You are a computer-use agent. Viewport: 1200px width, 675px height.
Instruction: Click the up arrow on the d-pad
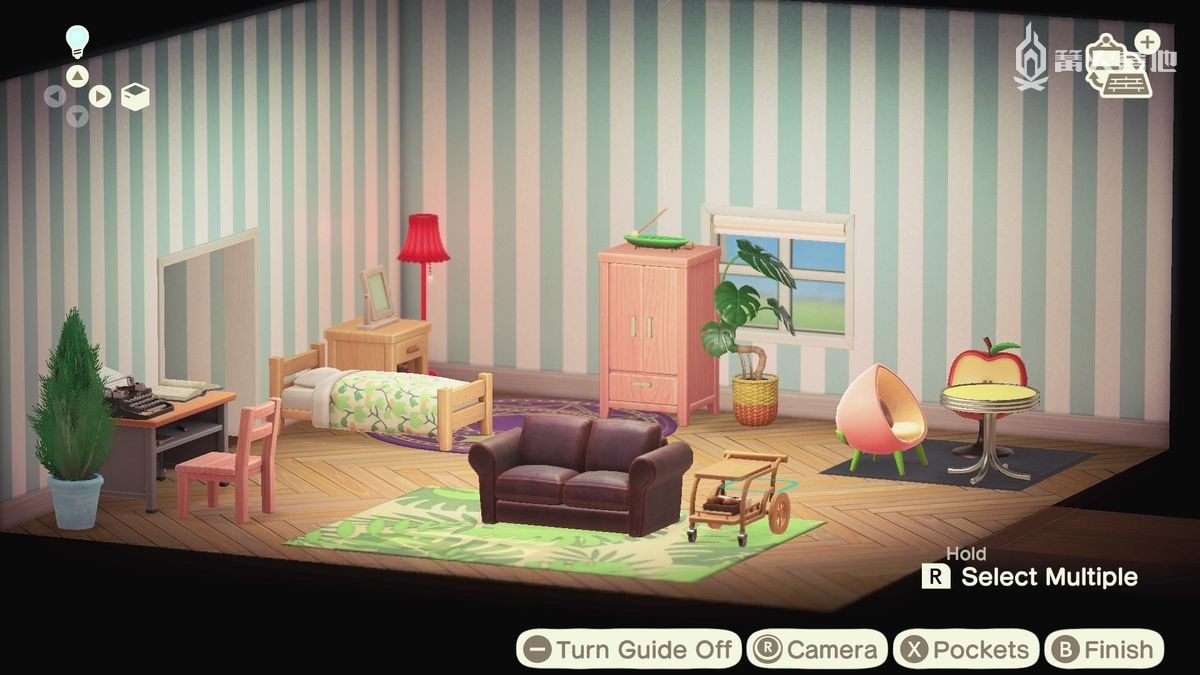77,76
